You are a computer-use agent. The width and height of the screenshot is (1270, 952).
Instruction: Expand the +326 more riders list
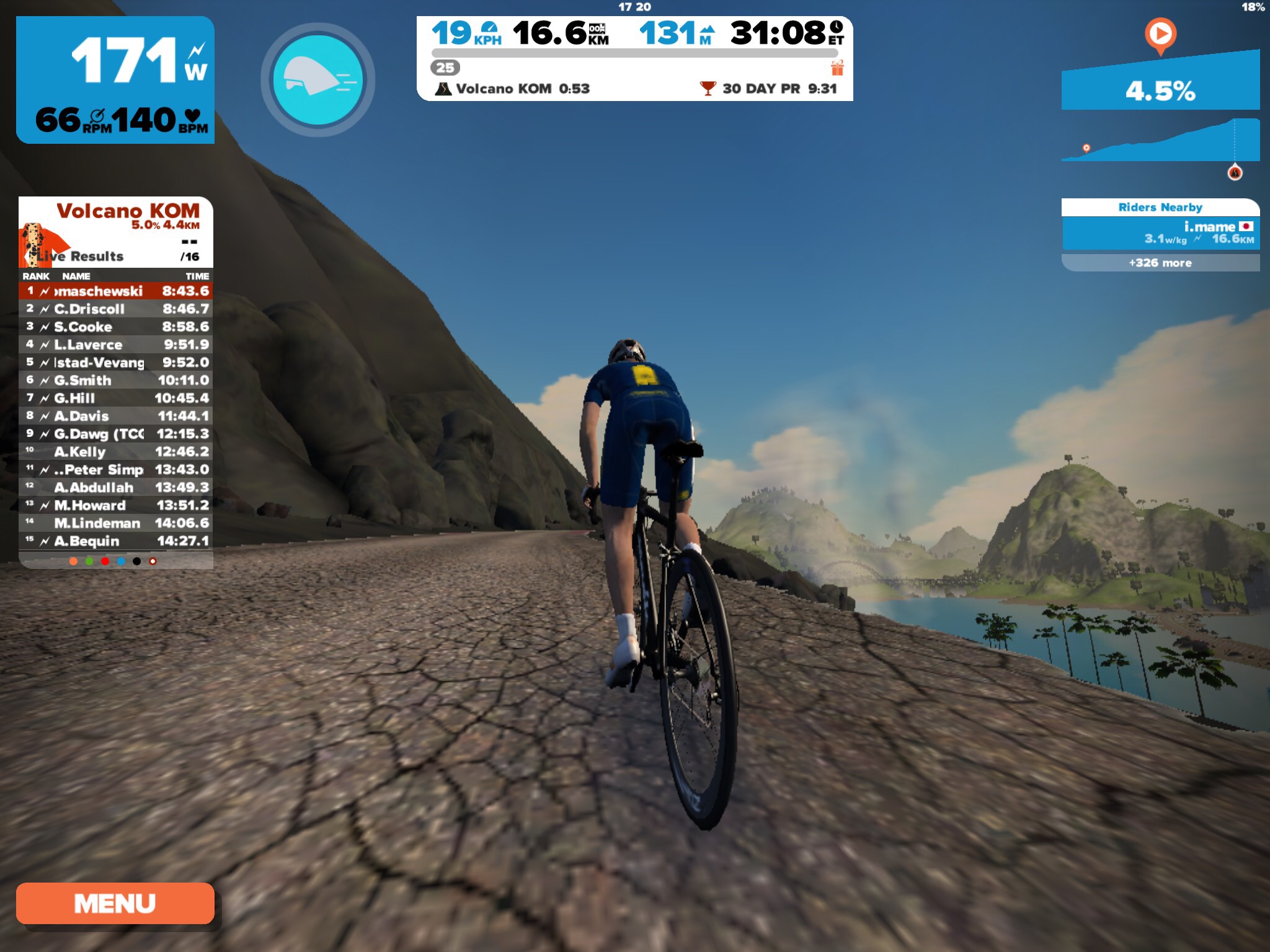coord(1160,263)
